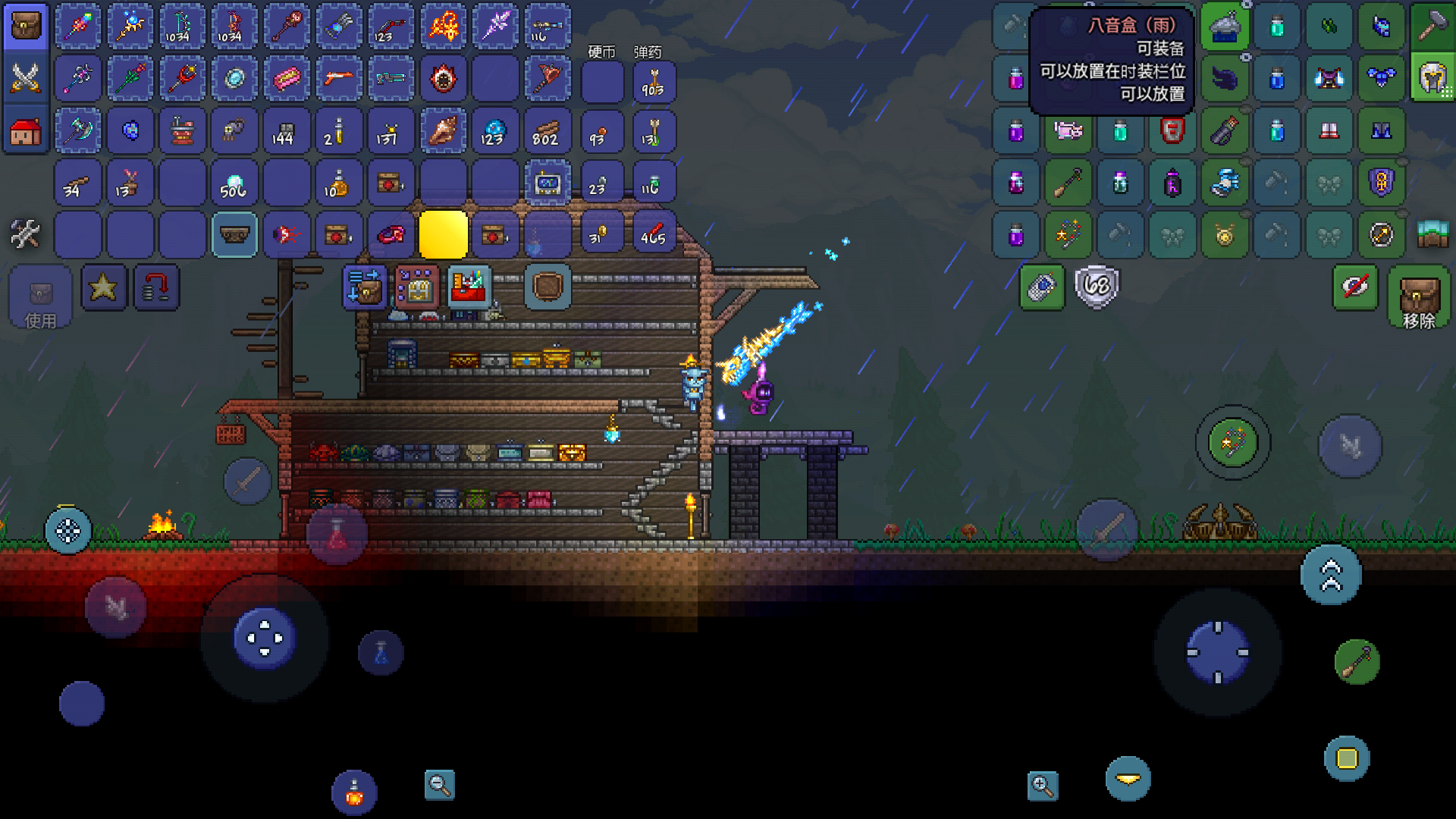Toggle the red eye visibility button

pyautogui.click(x=1355, y=287)
